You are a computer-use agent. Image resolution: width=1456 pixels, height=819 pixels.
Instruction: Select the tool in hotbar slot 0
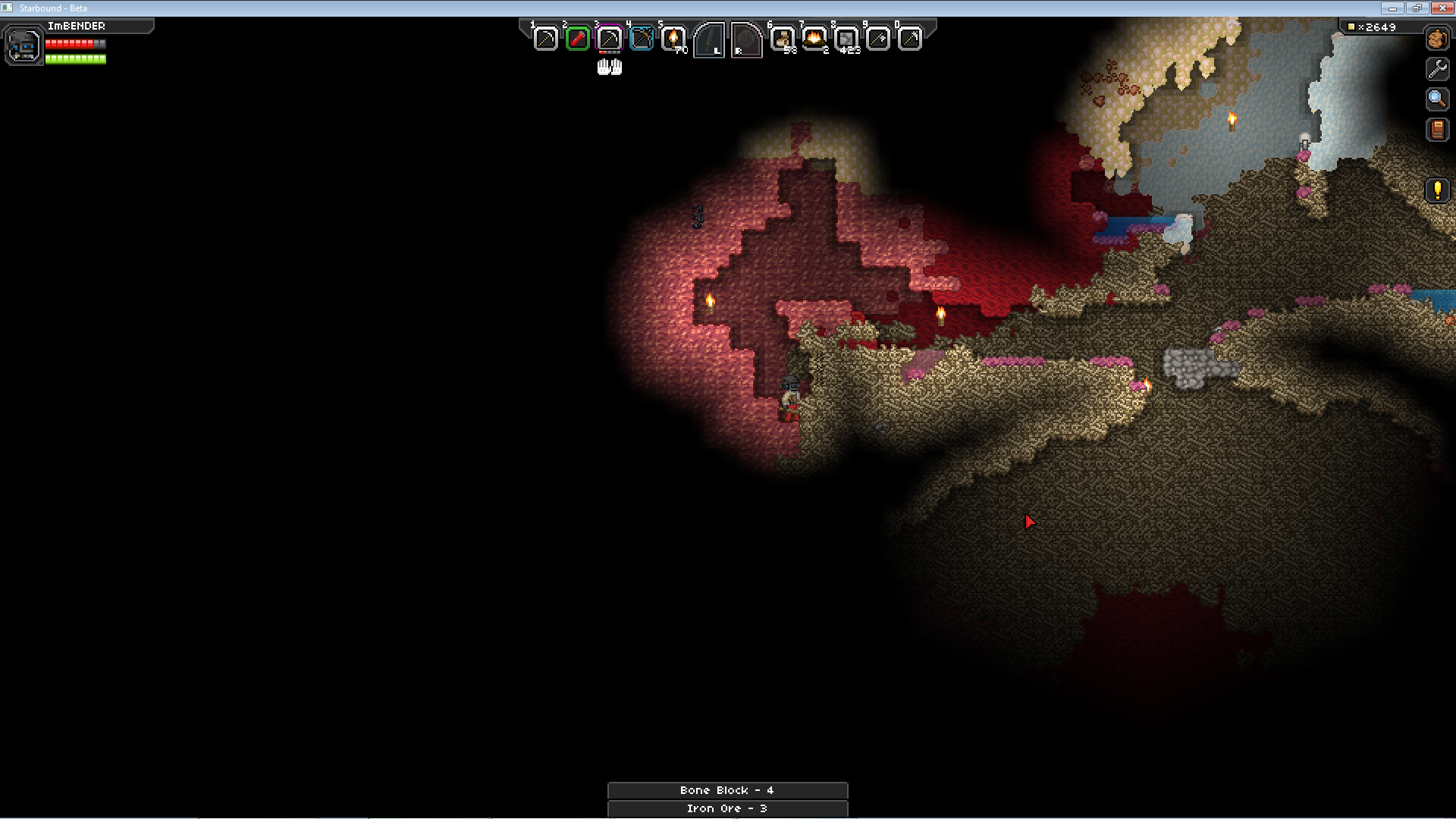point(910,39)
